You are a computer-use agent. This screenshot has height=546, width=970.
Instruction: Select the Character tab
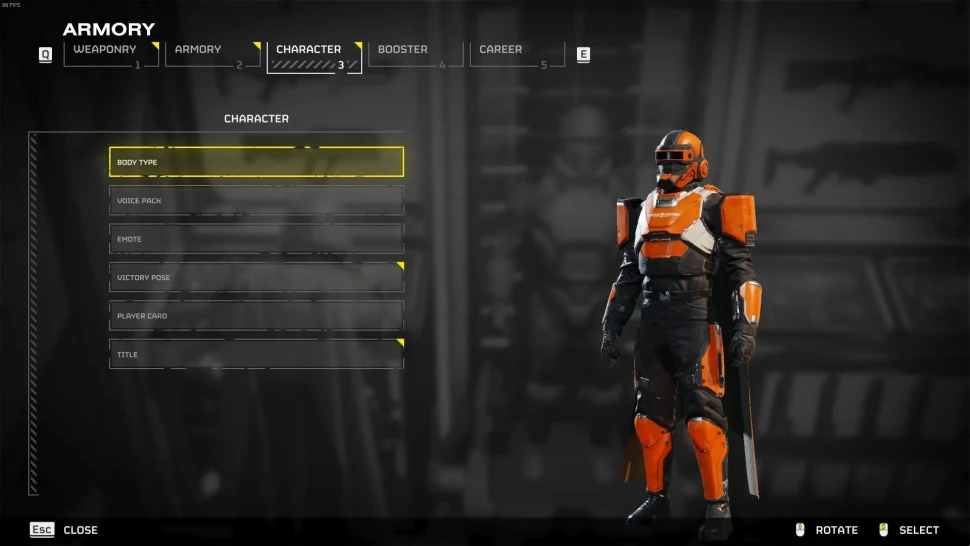pyautogui.click(x=314, y=55)
